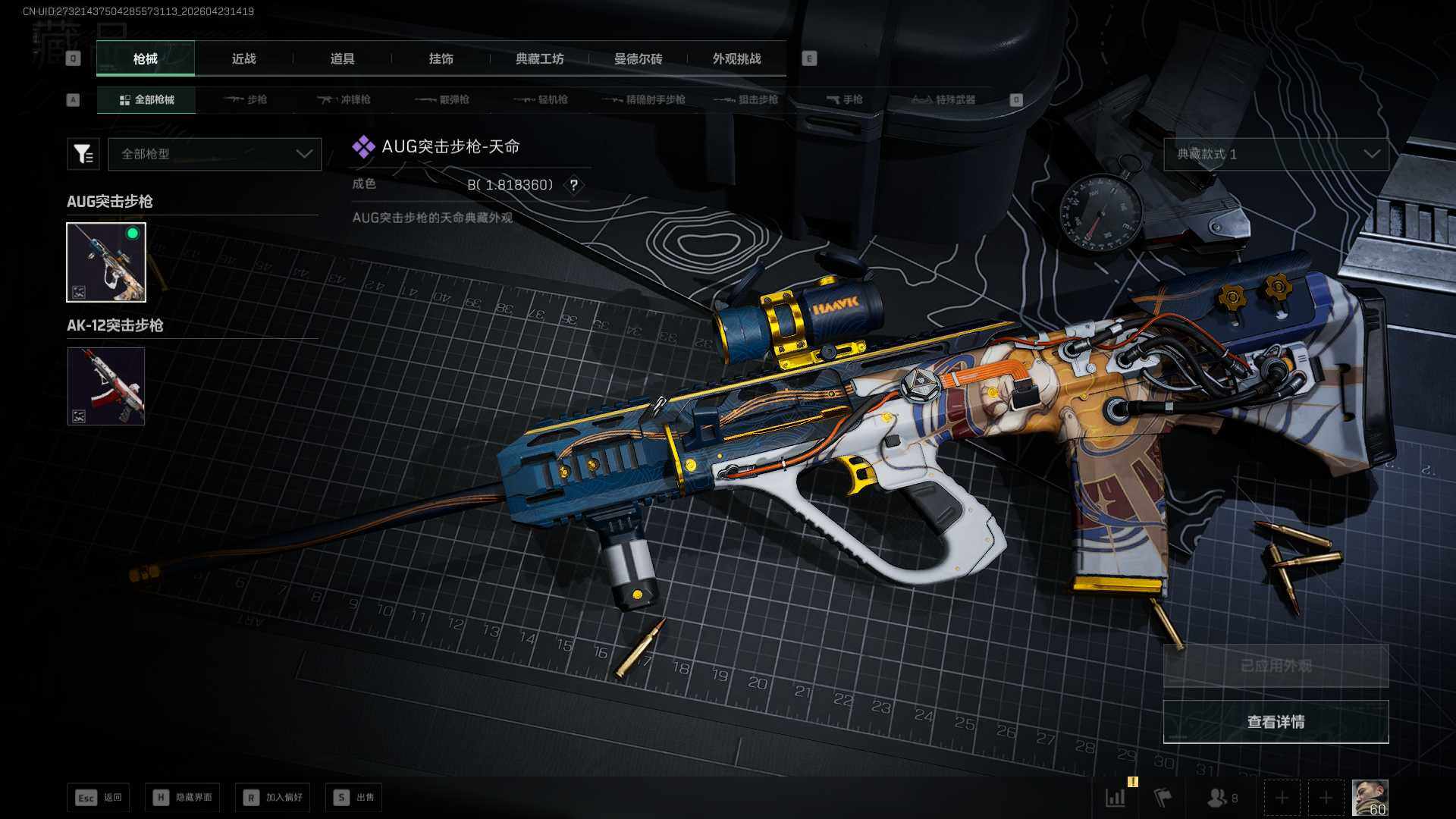The height and width of the screenshot is (819, 1456).
Task: Choose the 霰弹枪 shotgun category
Action: [x=443, y=100]
